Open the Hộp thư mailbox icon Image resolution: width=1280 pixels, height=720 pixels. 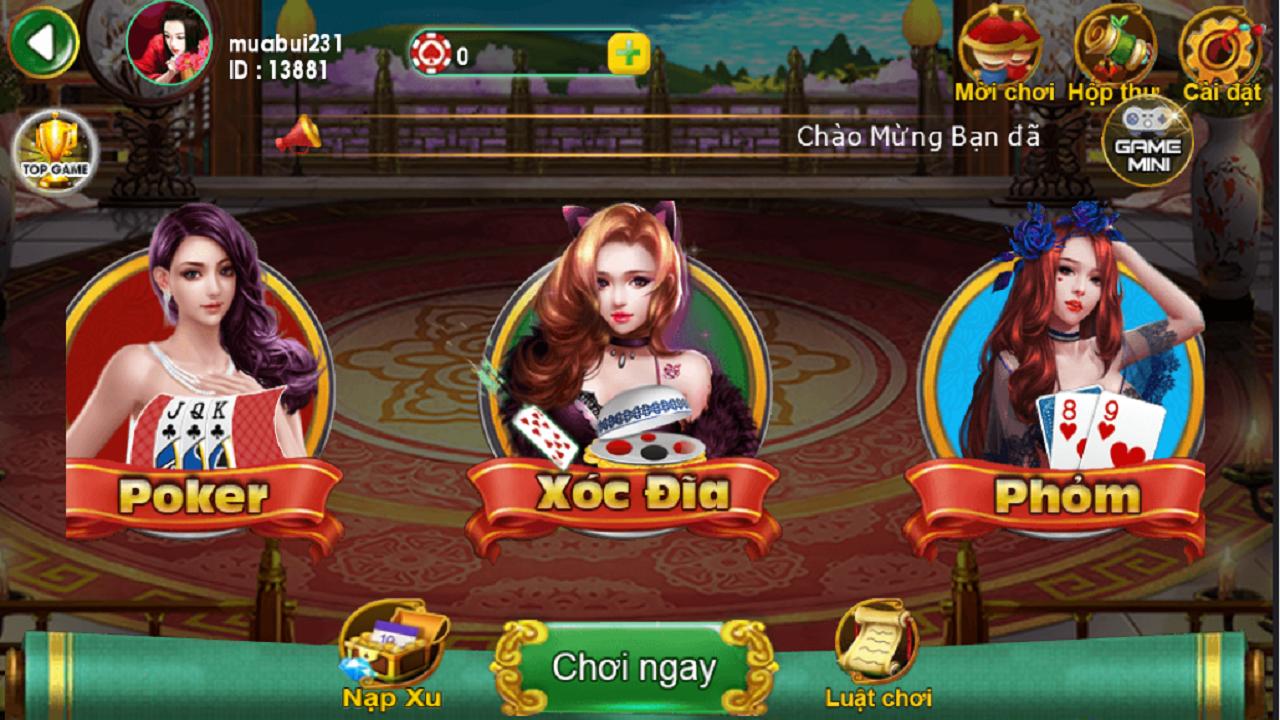1118,45
